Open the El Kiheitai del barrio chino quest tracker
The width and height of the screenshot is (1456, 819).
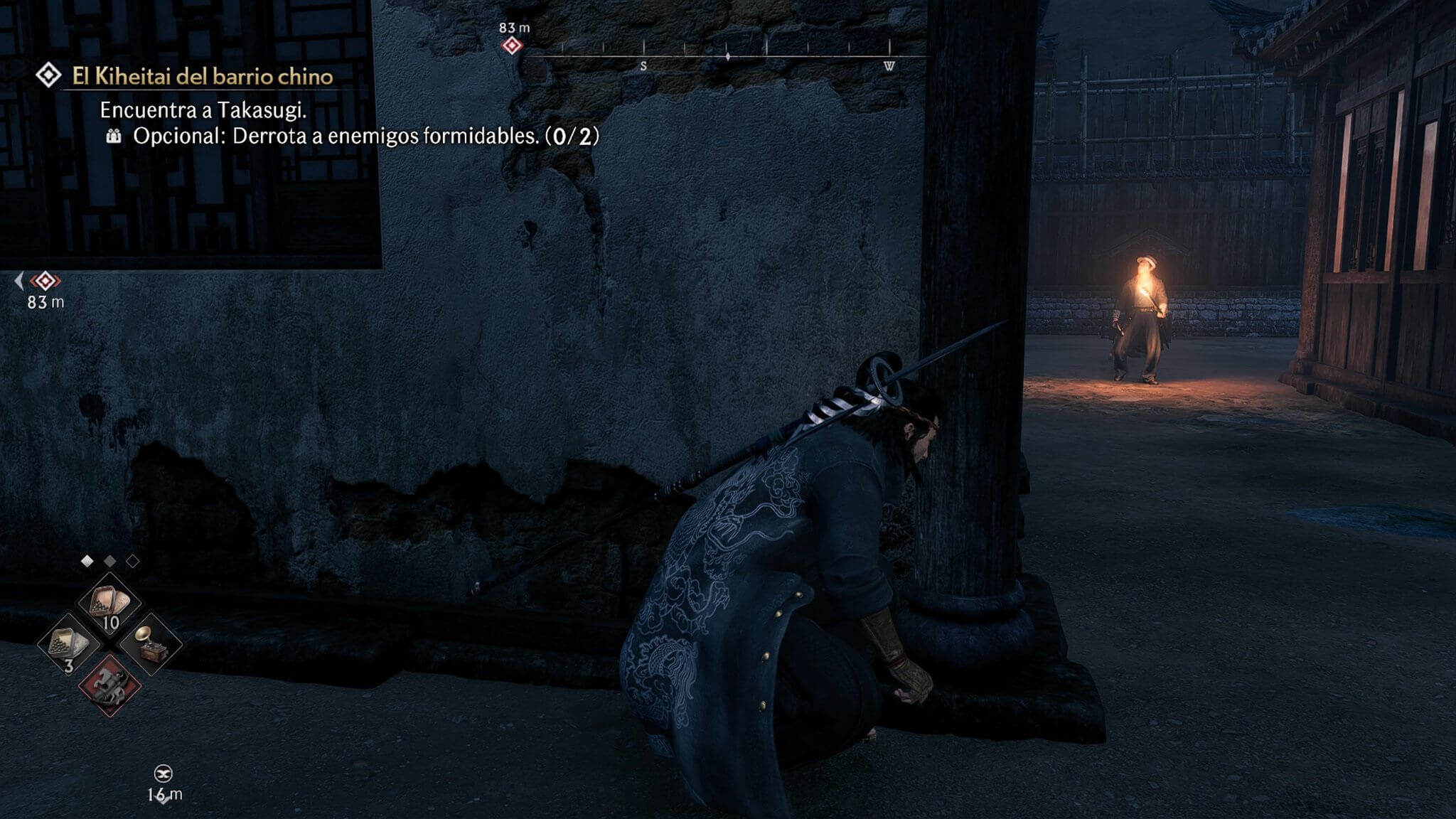(202, 76)
